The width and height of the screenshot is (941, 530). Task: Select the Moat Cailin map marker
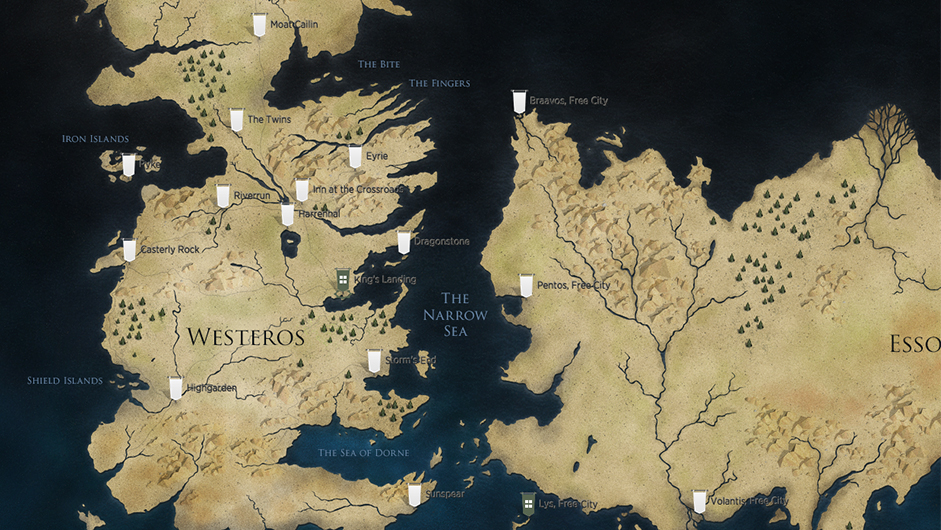(x=259, y=25)
